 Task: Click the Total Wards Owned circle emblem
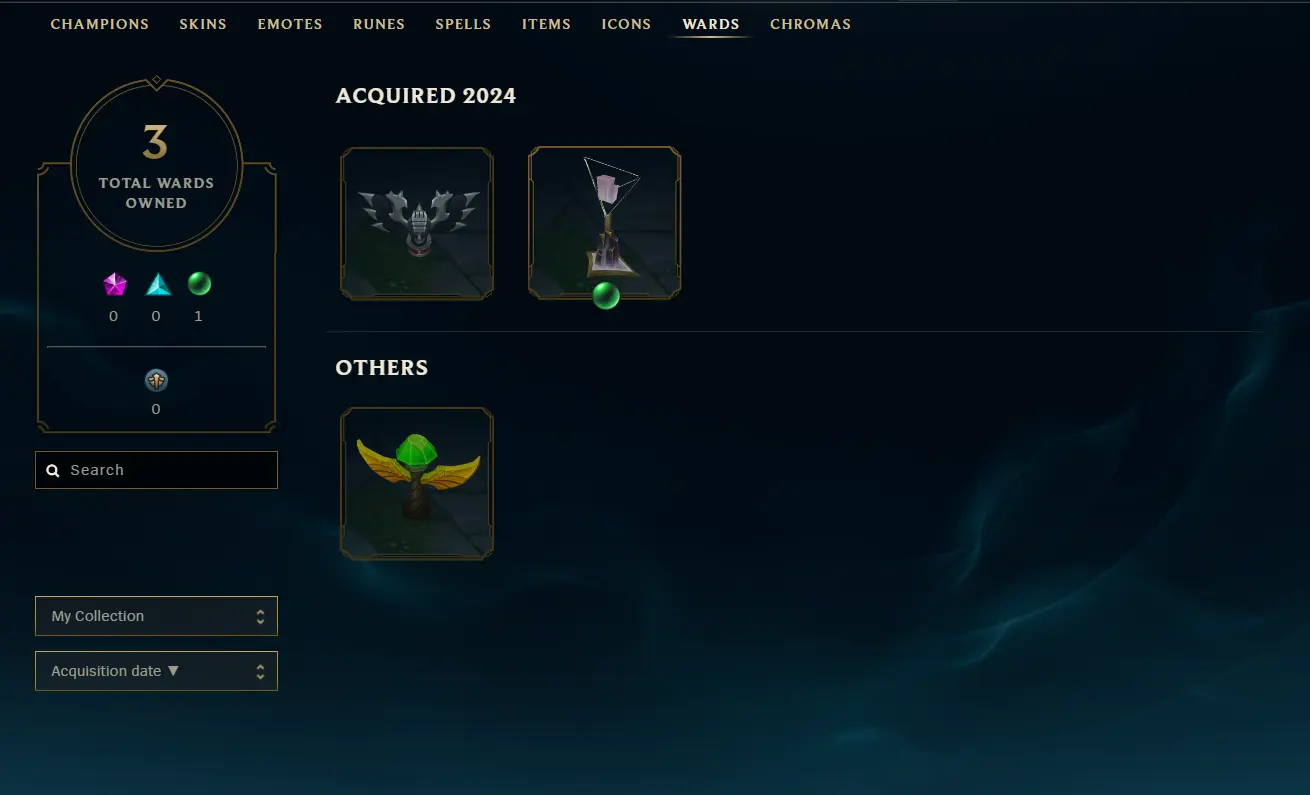(156, 163)
